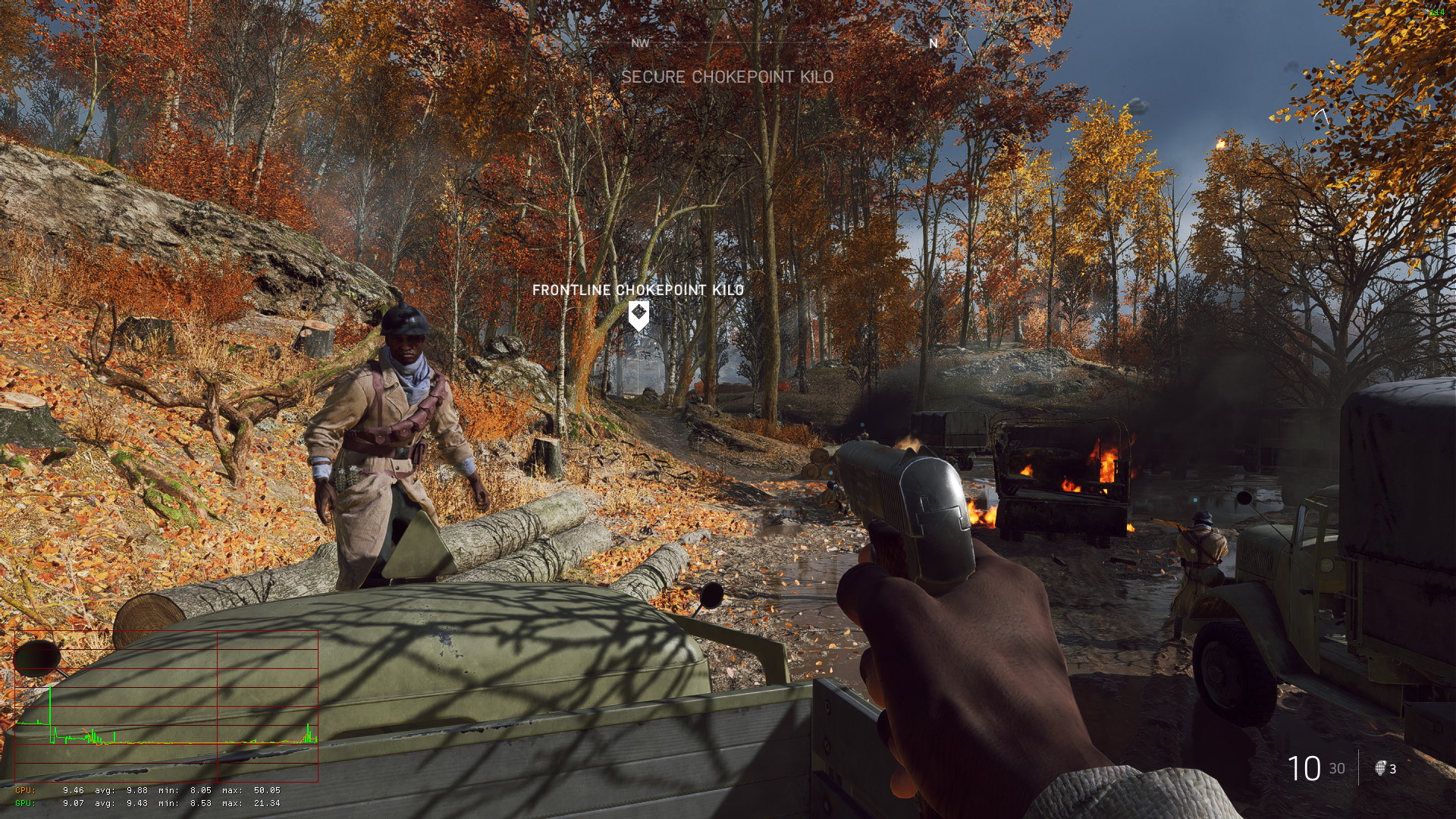Image resolution: width=1456 pixels, height=819 pixels.
Task: Click the Frontline Chokepoint Kilo objective marker
Action: (x=639, y=315)
